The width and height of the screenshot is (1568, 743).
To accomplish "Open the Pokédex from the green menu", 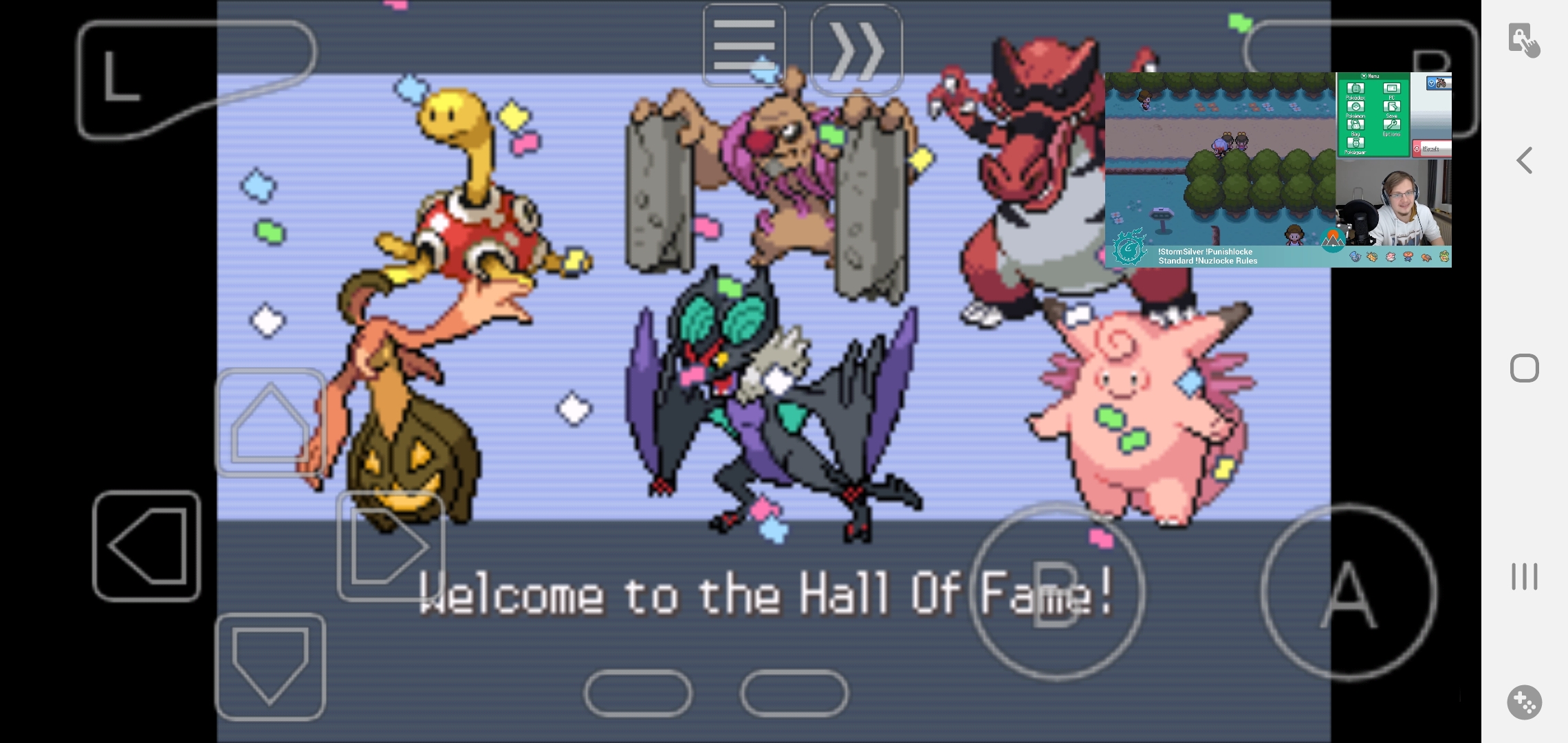I will tap(1355, 88).
